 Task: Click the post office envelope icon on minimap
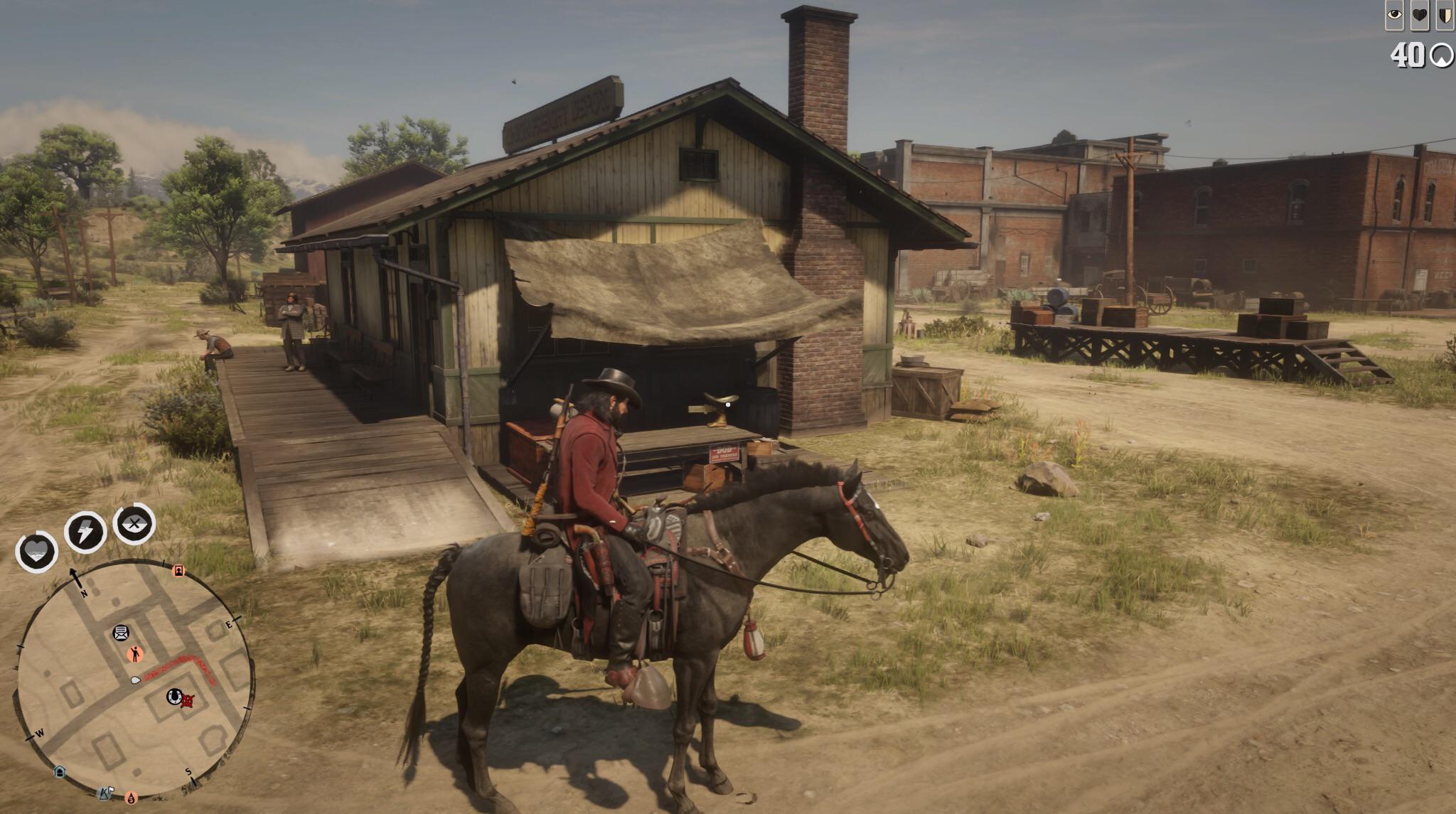click(120, 633)
